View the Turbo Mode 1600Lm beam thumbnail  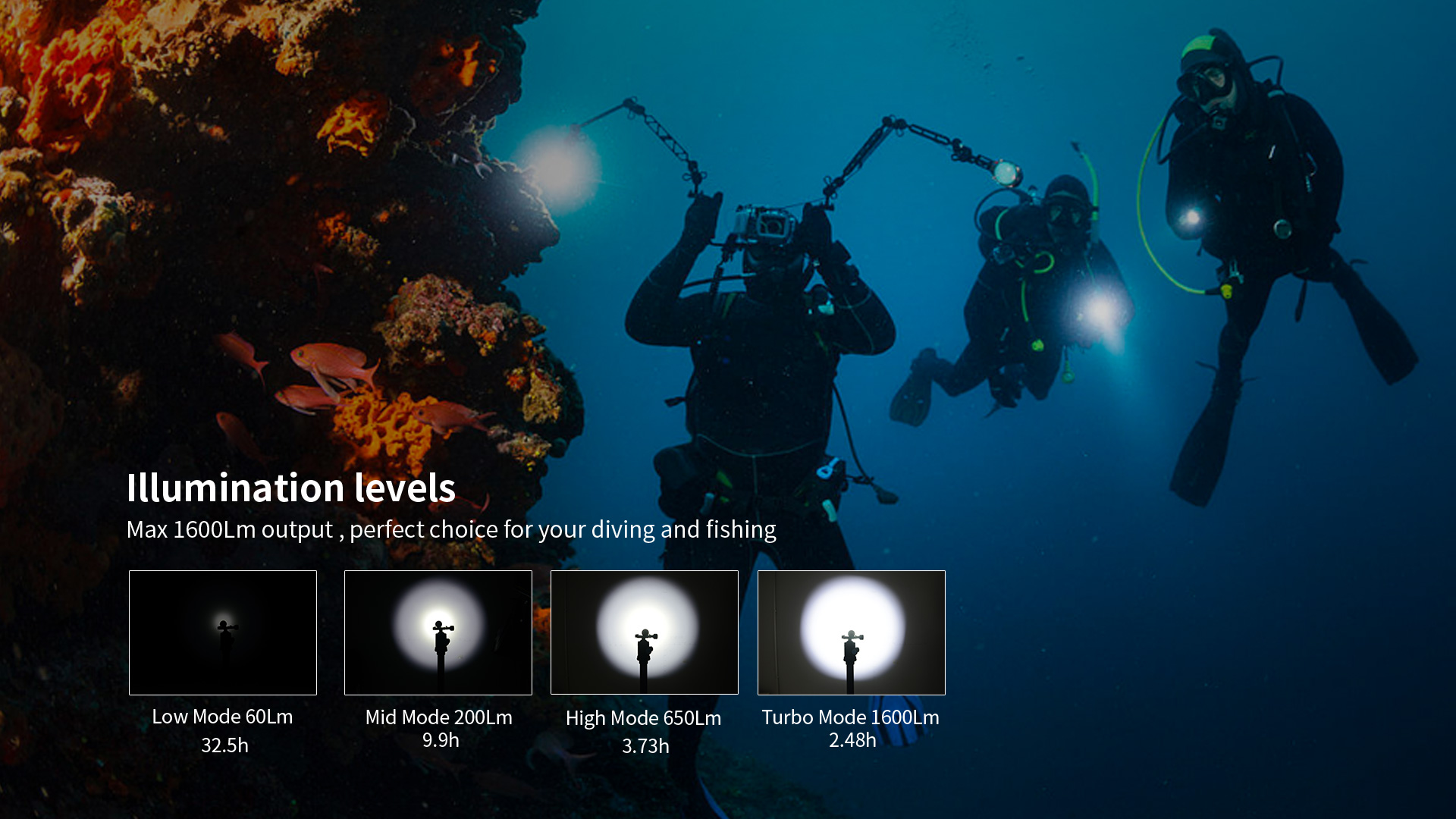852,632
